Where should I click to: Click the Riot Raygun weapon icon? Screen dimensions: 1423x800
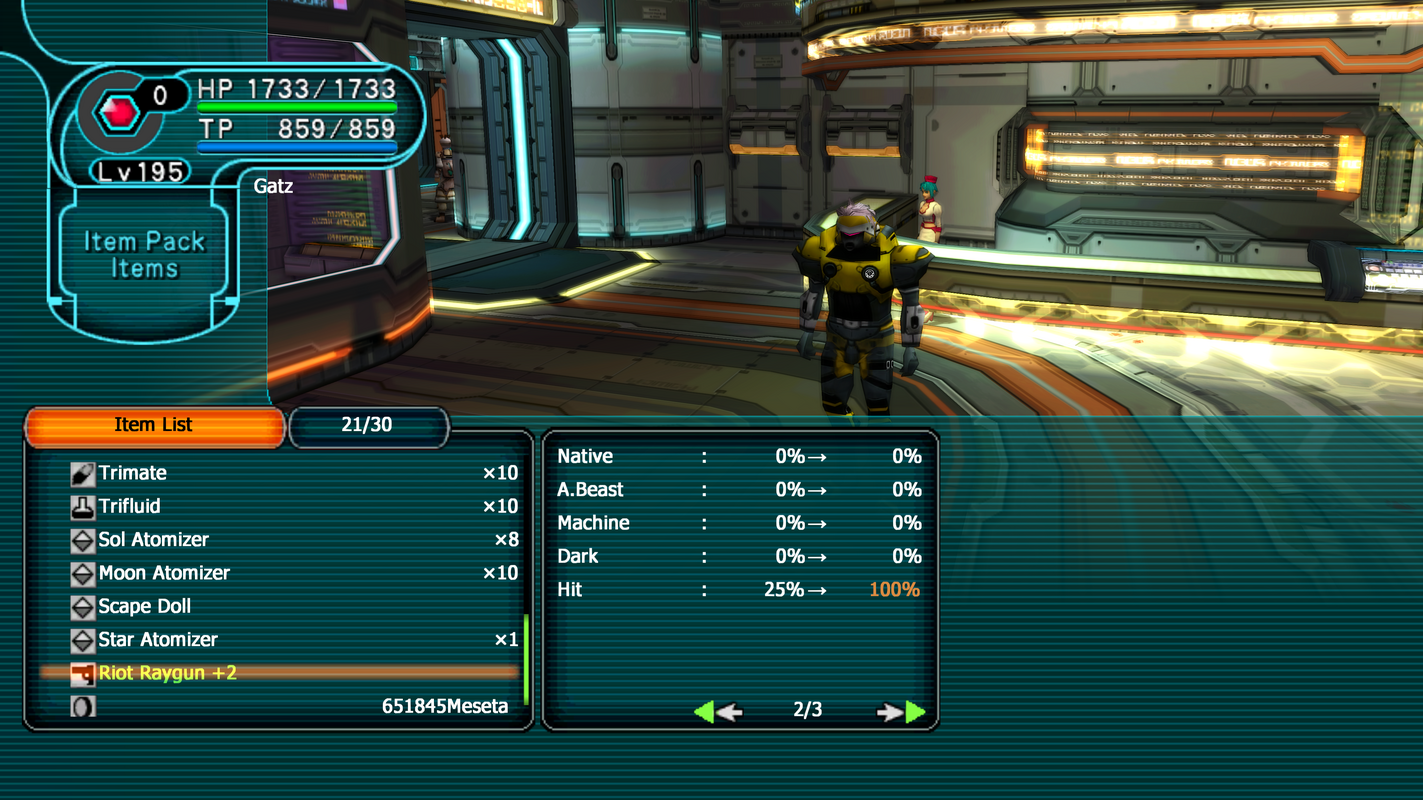pyautogui.click(x=85, y=673)
